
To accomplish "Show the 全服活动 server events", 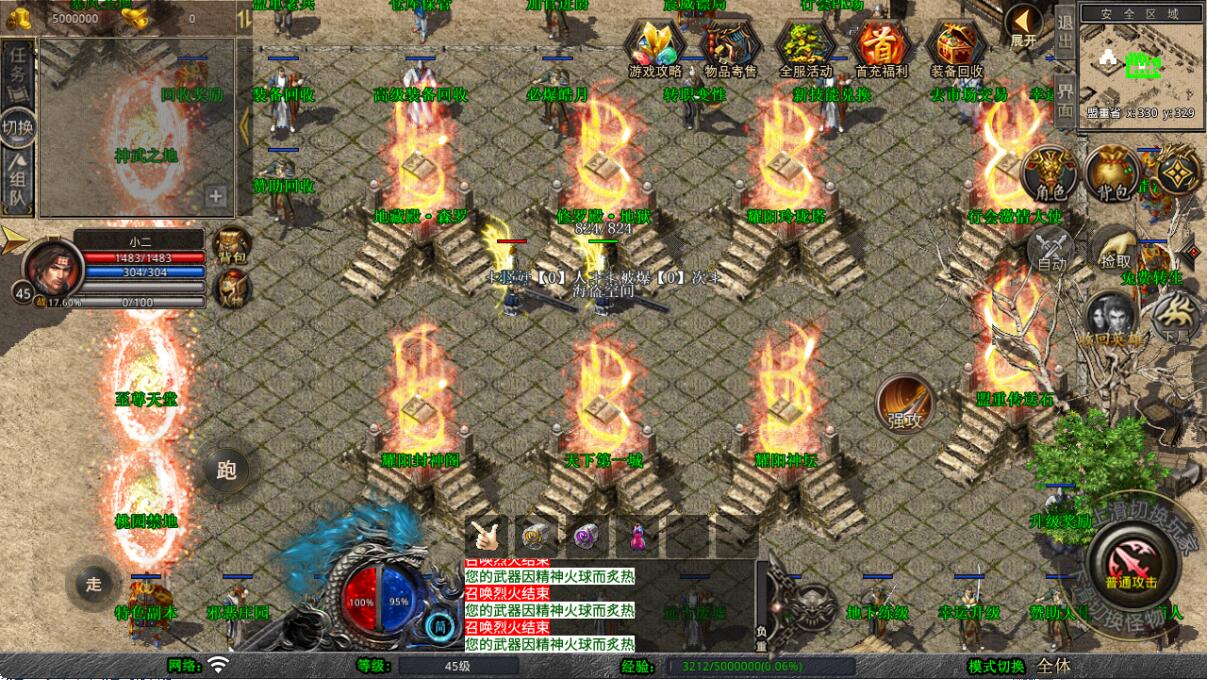I will (x=805, y=48).
